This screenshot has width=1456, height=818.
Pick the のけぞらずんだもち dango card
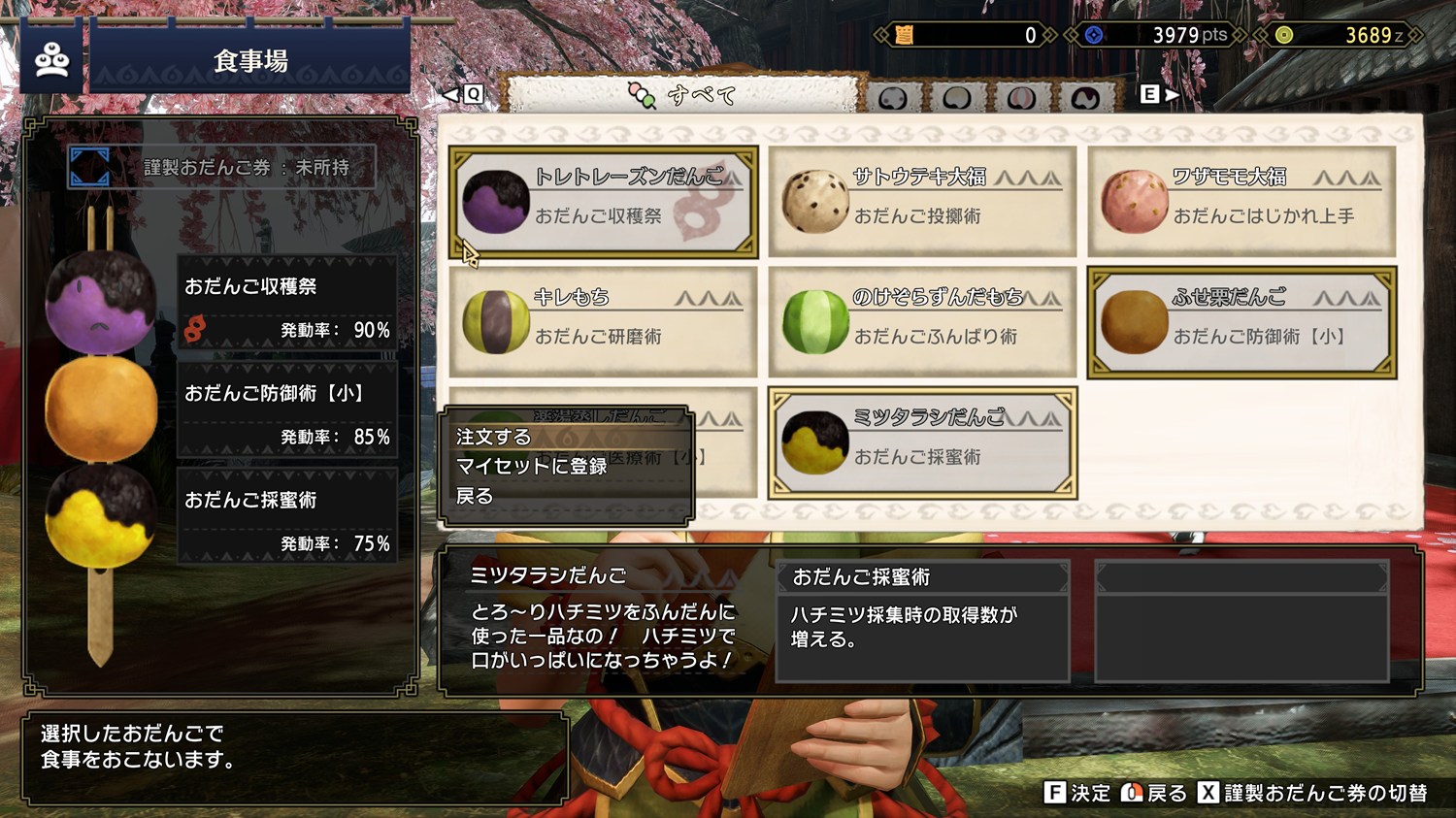point(922,322)
